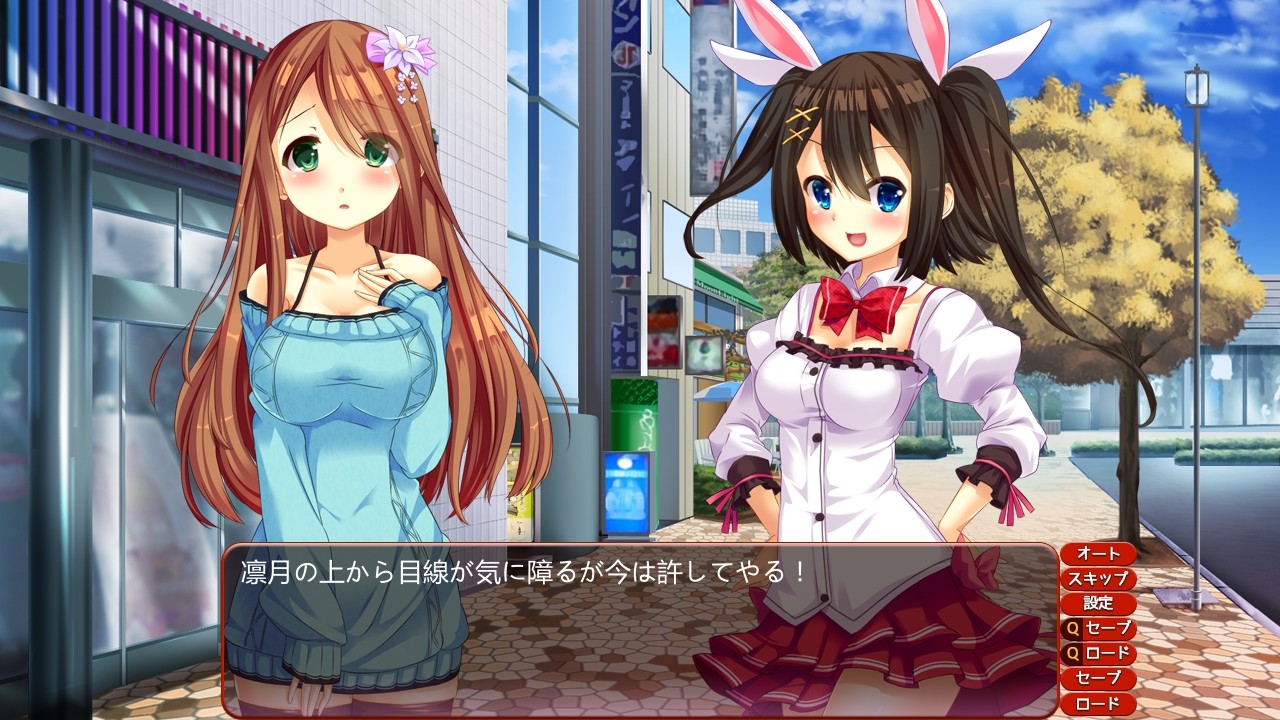Quick load using the Q ロード button
The height and width of the screenshot is (720, 1280).
tap(1097, 654)
